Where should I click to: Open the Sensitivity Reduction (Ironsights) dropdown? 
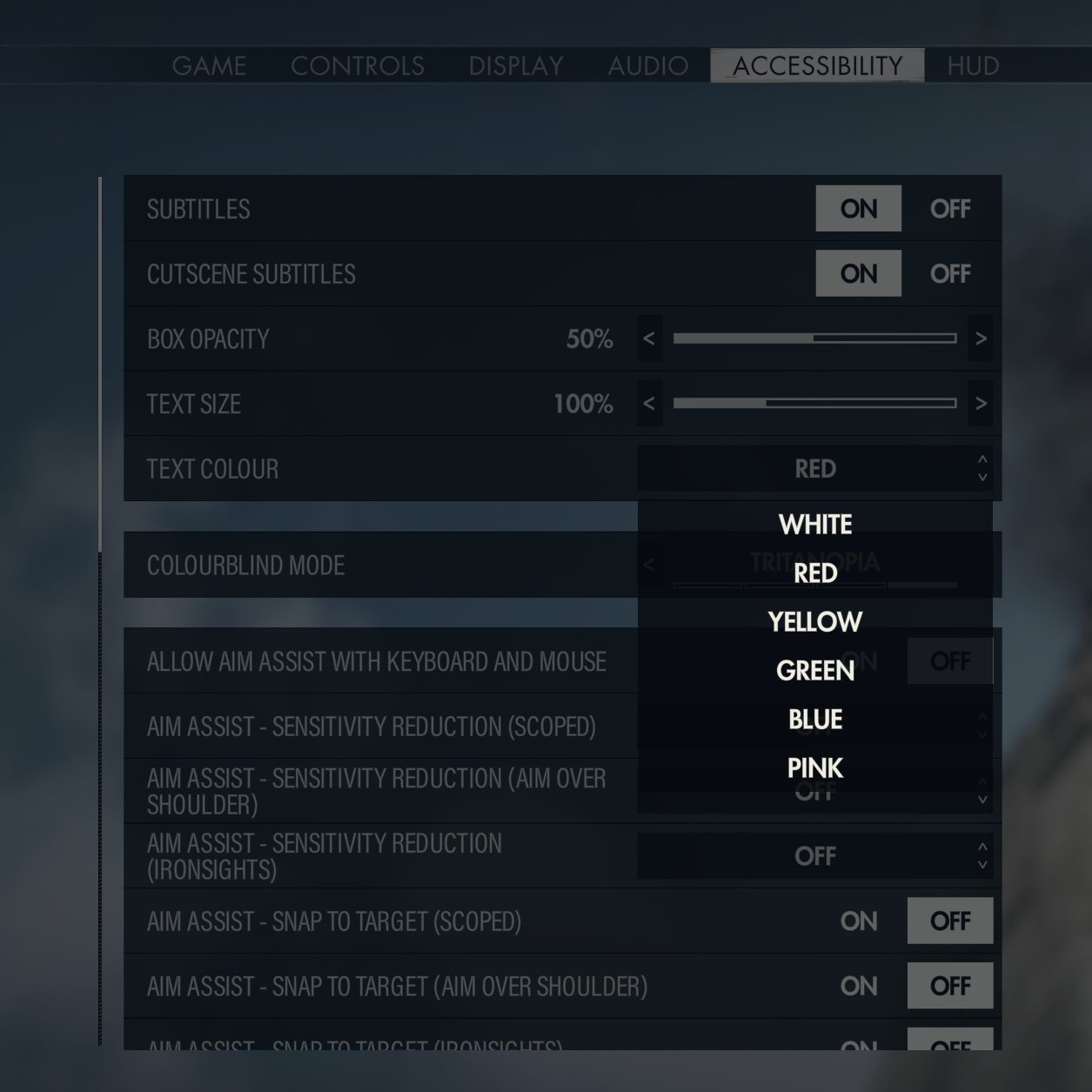(815, 856)
